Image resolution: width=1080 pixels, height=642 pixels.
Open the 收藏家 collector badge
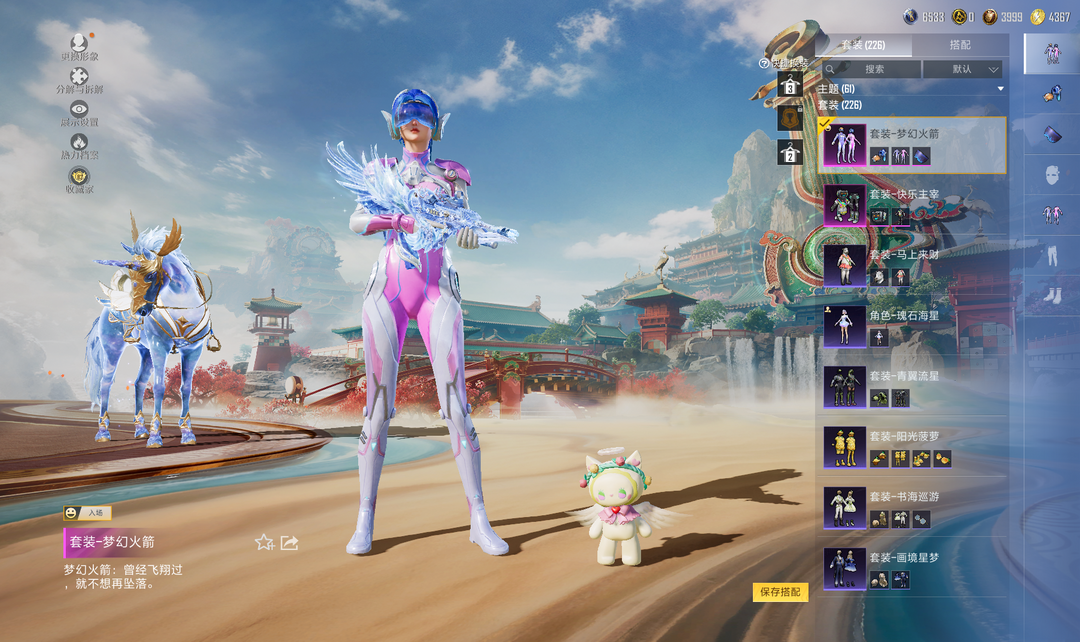(79, 178)
